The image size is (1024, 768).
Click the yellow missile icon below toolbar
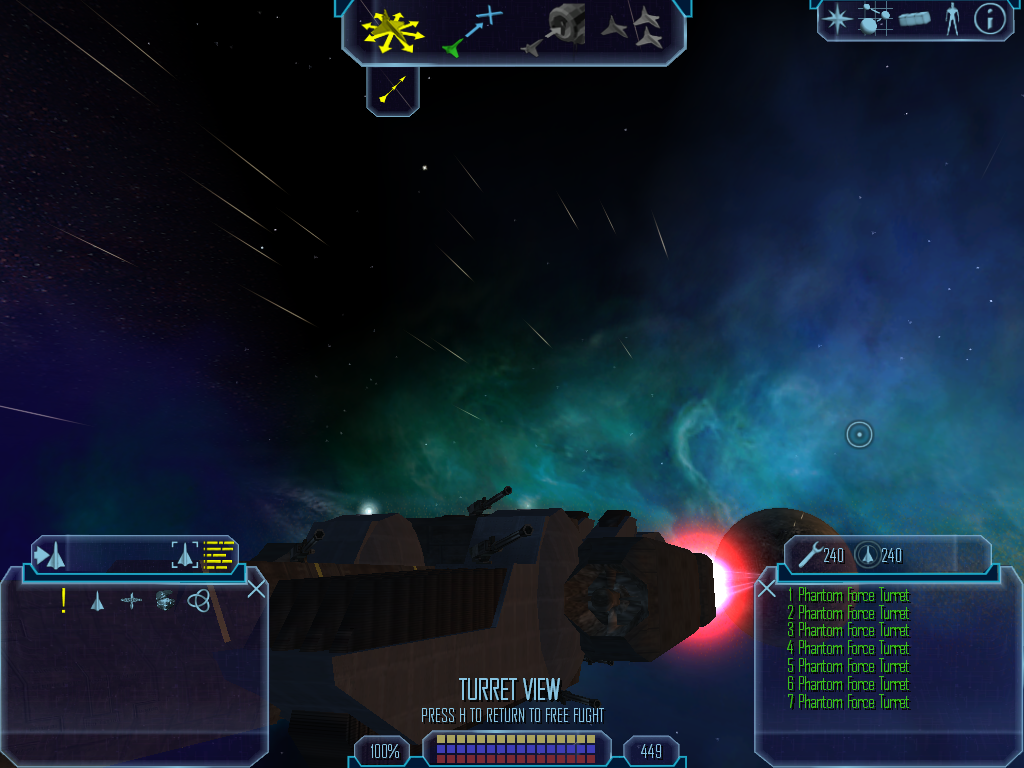pos(393,91)
